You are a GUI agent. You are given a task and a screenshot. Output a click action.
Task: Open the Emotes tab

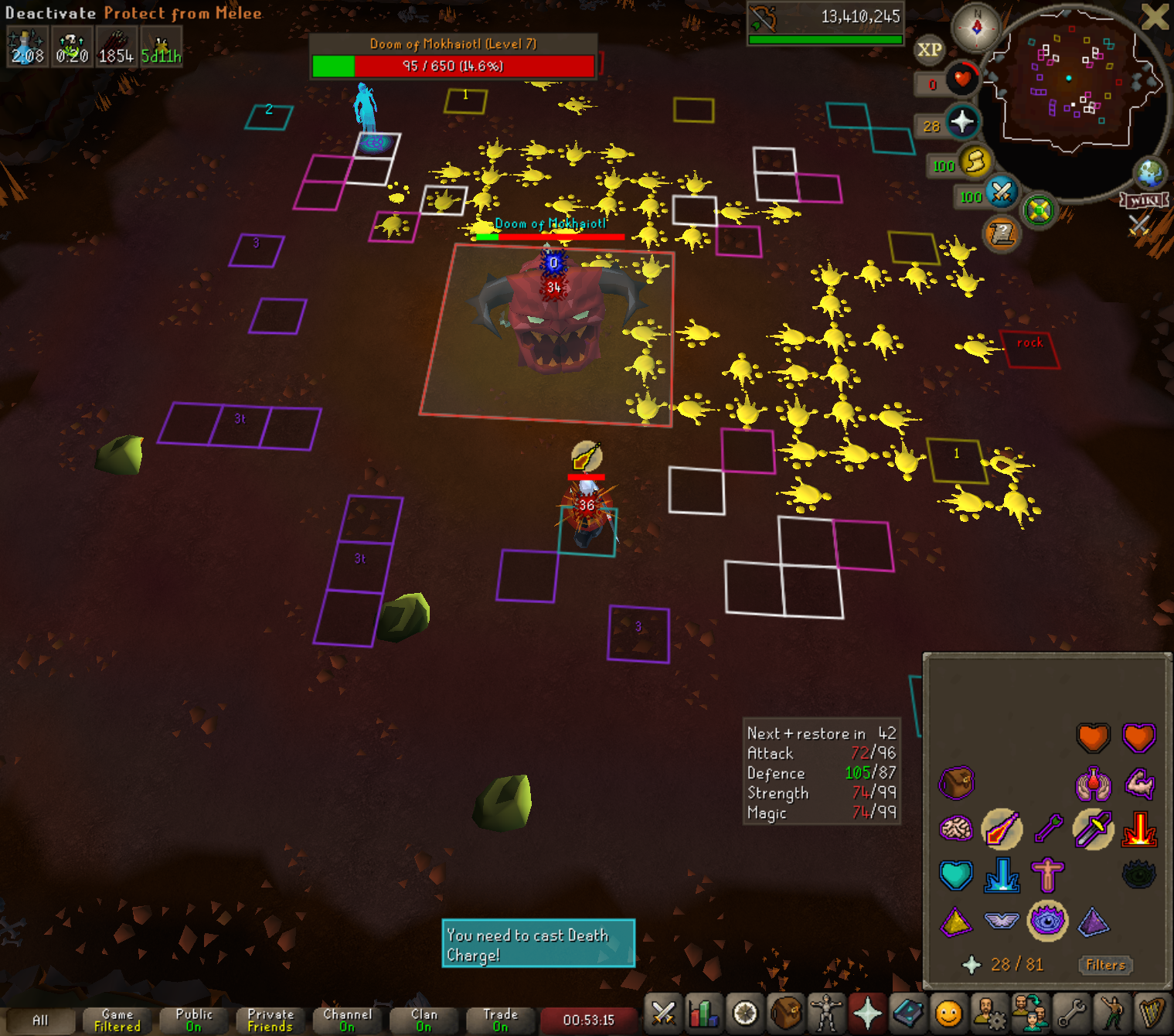[x=1111, y=1013]
